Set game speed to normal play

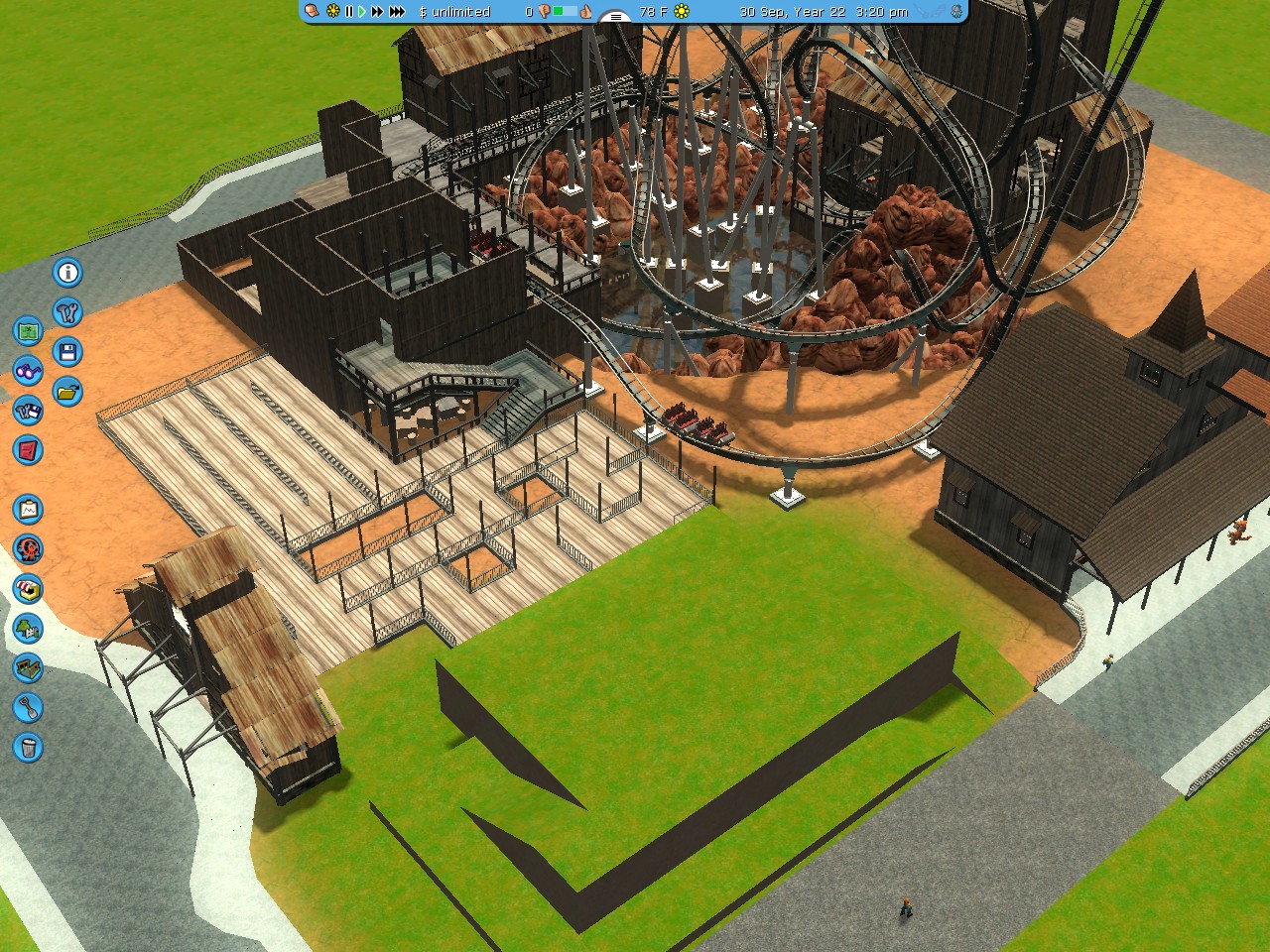pos(362,12)
